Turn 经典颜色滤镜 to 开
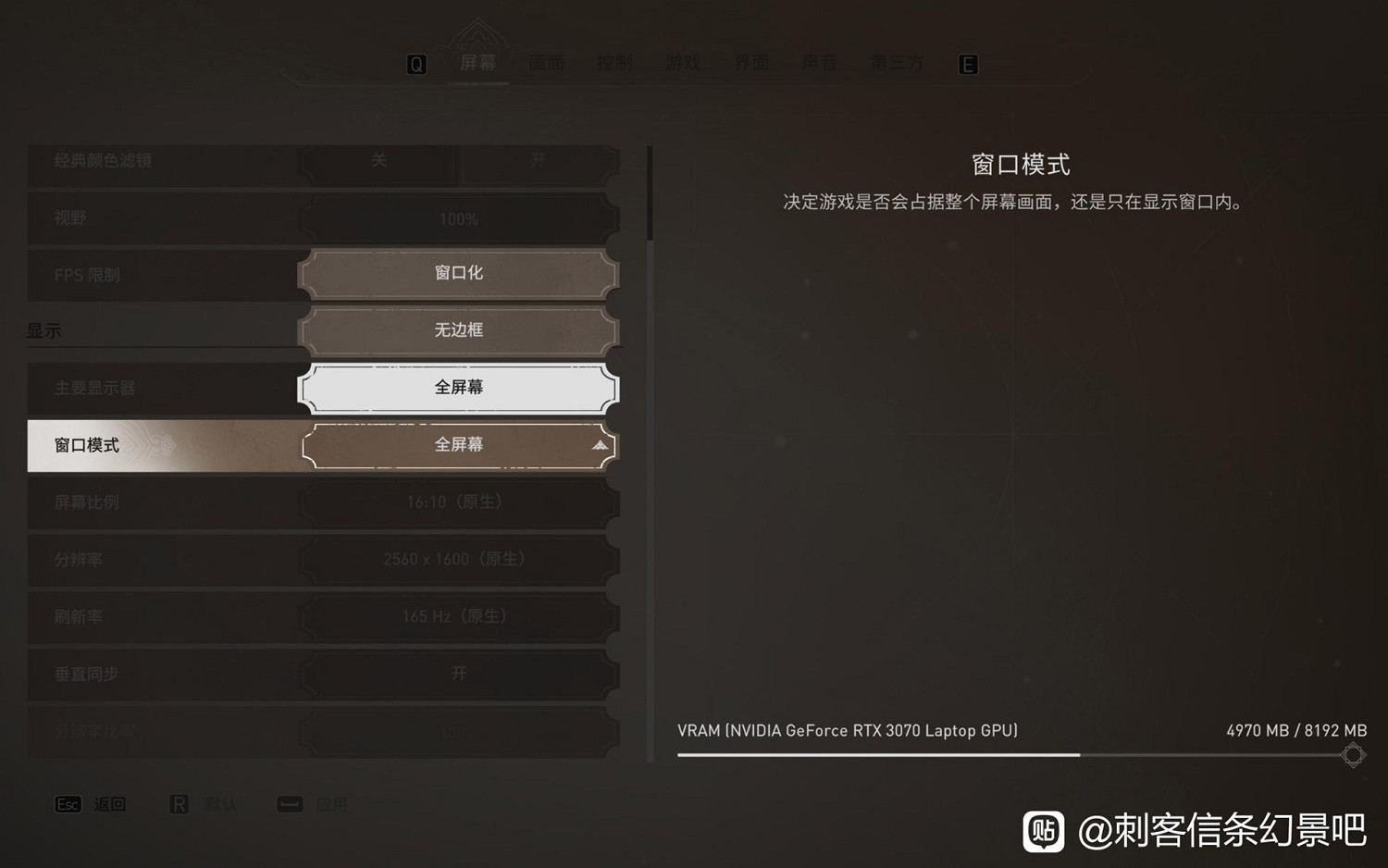Image resolution: width=1388 pixels, height=868 pixels. coord(539,161)
